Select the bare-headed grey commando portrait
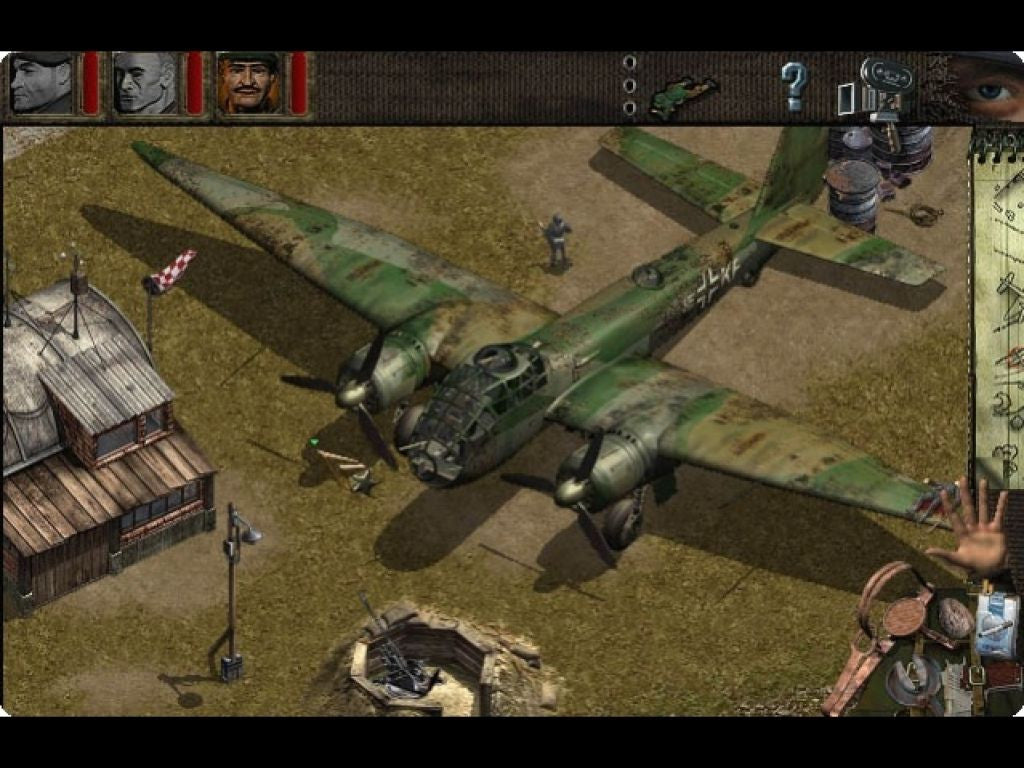The image size is (1024, 768). 145,84
